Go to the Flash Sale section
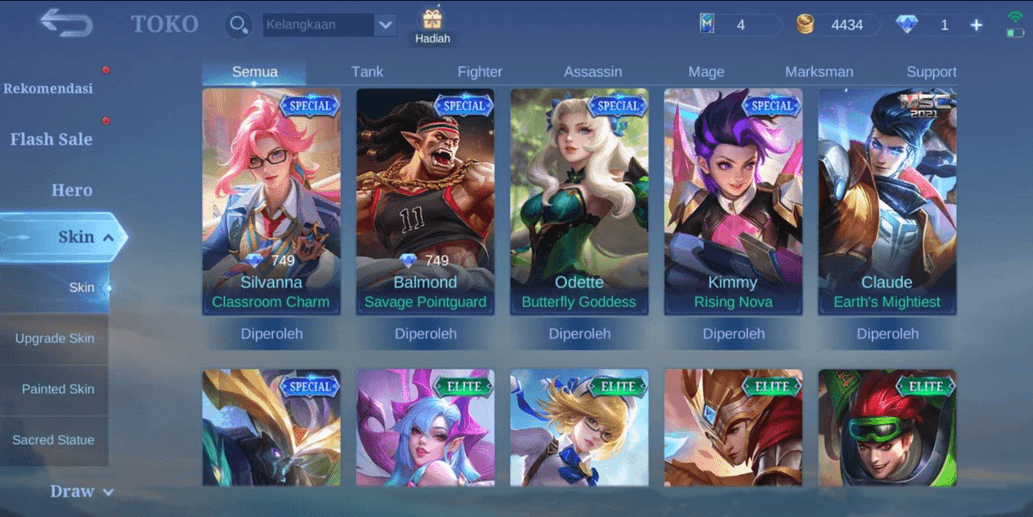The height and width of the screenshot is (517, 1033). click(x=51, y=140)
